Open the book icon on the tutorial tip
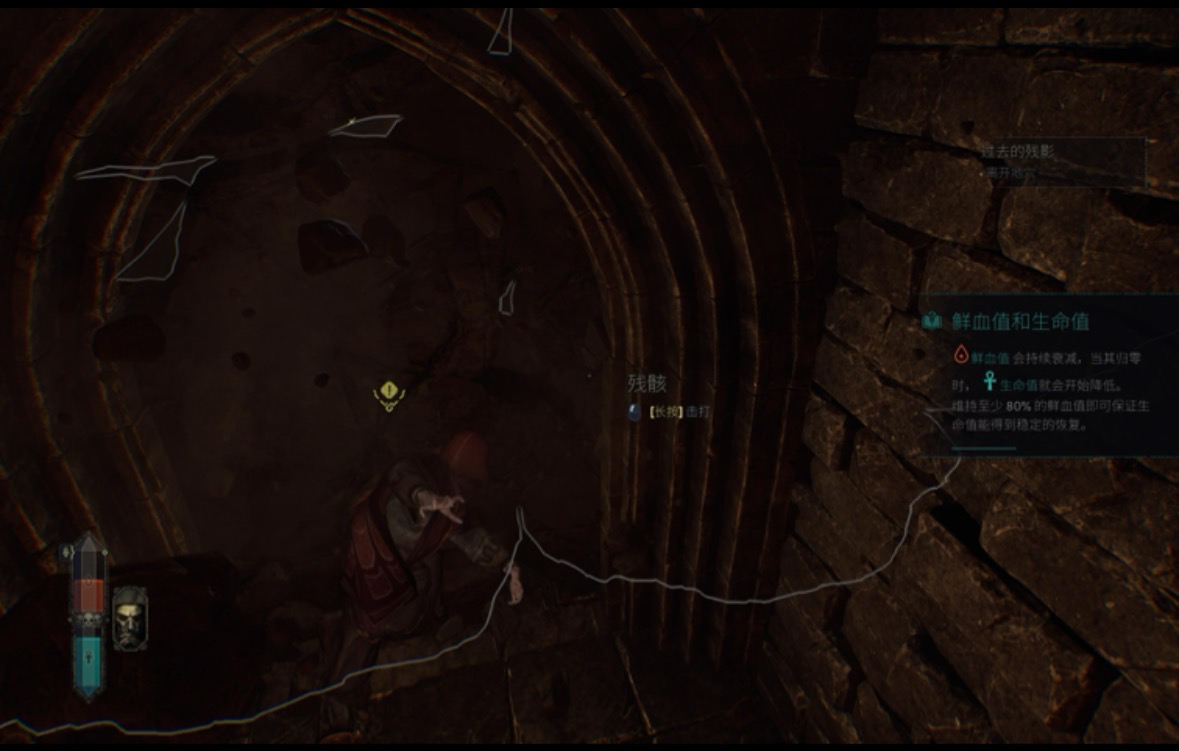 click(932, 322)
